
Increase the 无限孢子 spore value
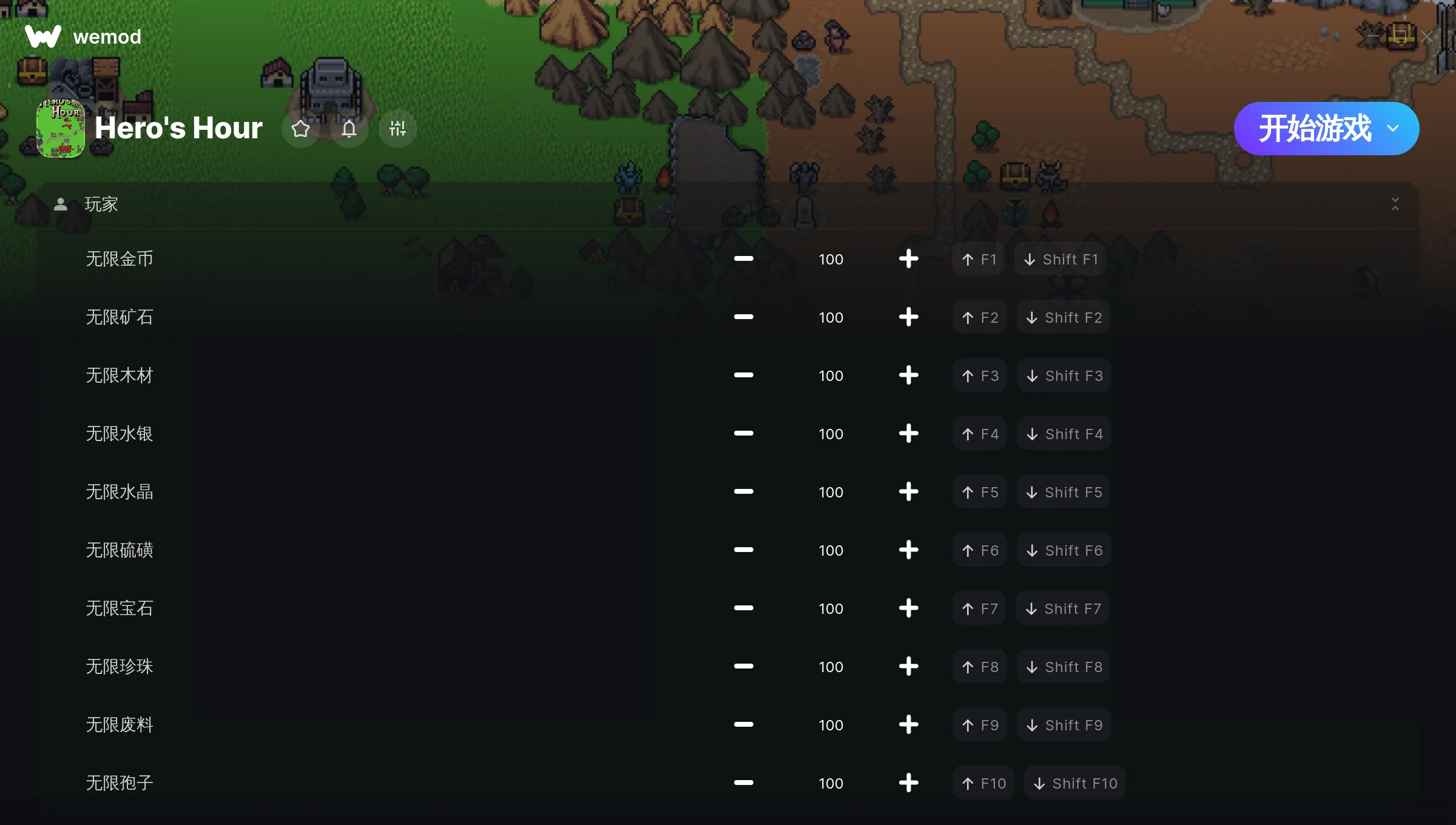click(x=908, y=783)
